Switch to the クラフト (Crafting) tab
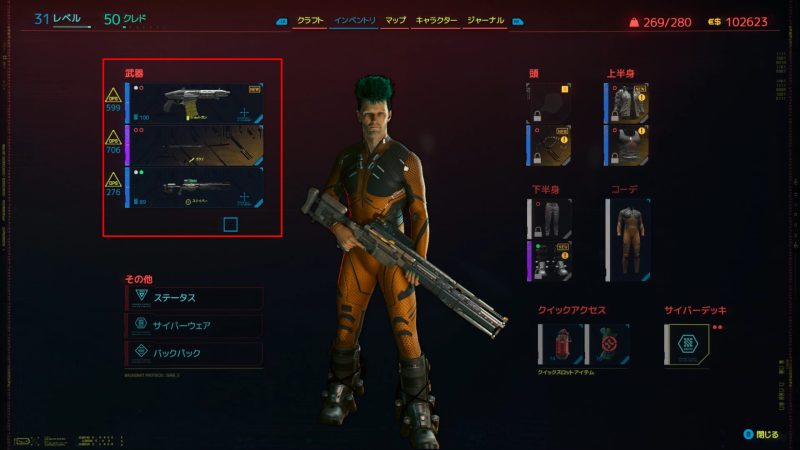This screenshot has width=800, height=450. click(310, 20)
